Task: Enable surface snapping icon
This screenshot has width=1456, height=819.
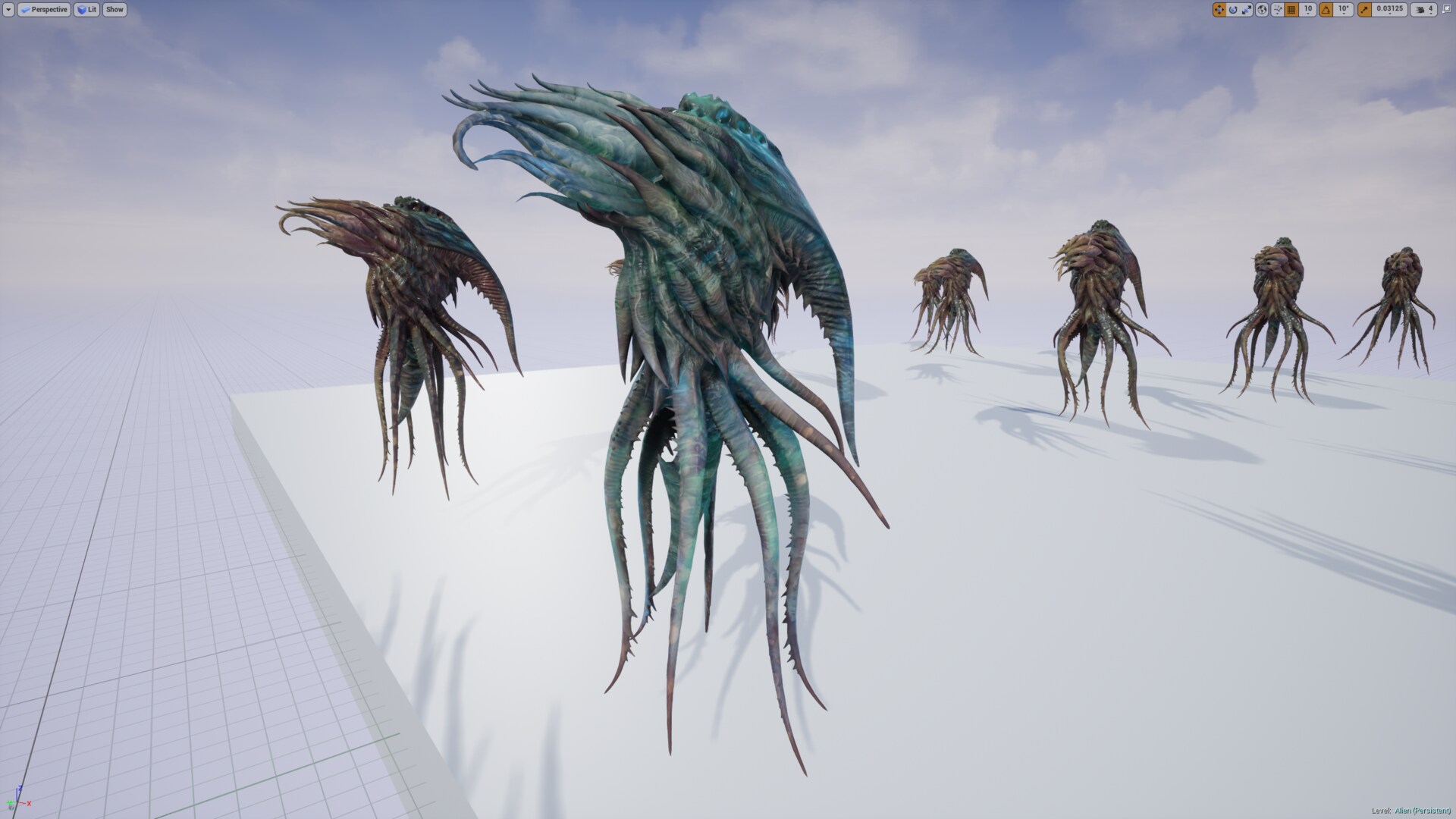Action: [x=1278, y=9]
